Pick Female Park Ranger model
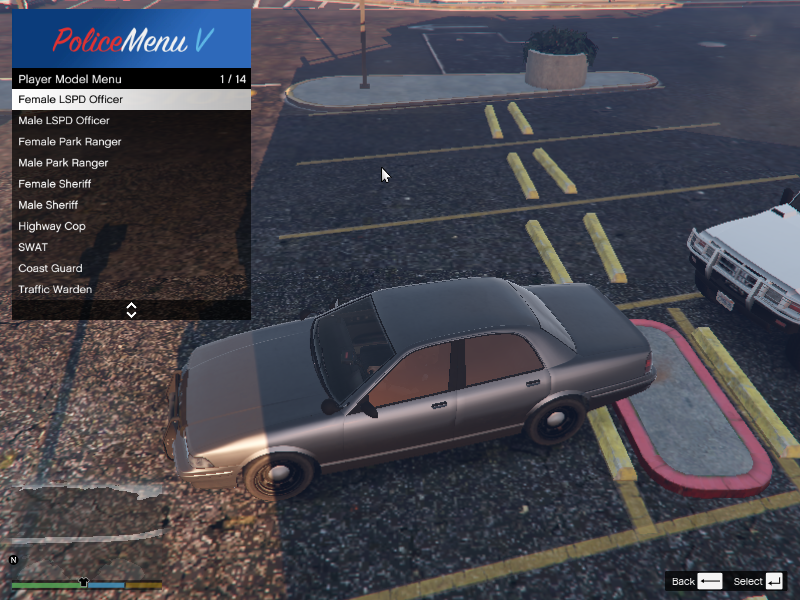This screenshot has height=600, width=800. pos(130,142)
